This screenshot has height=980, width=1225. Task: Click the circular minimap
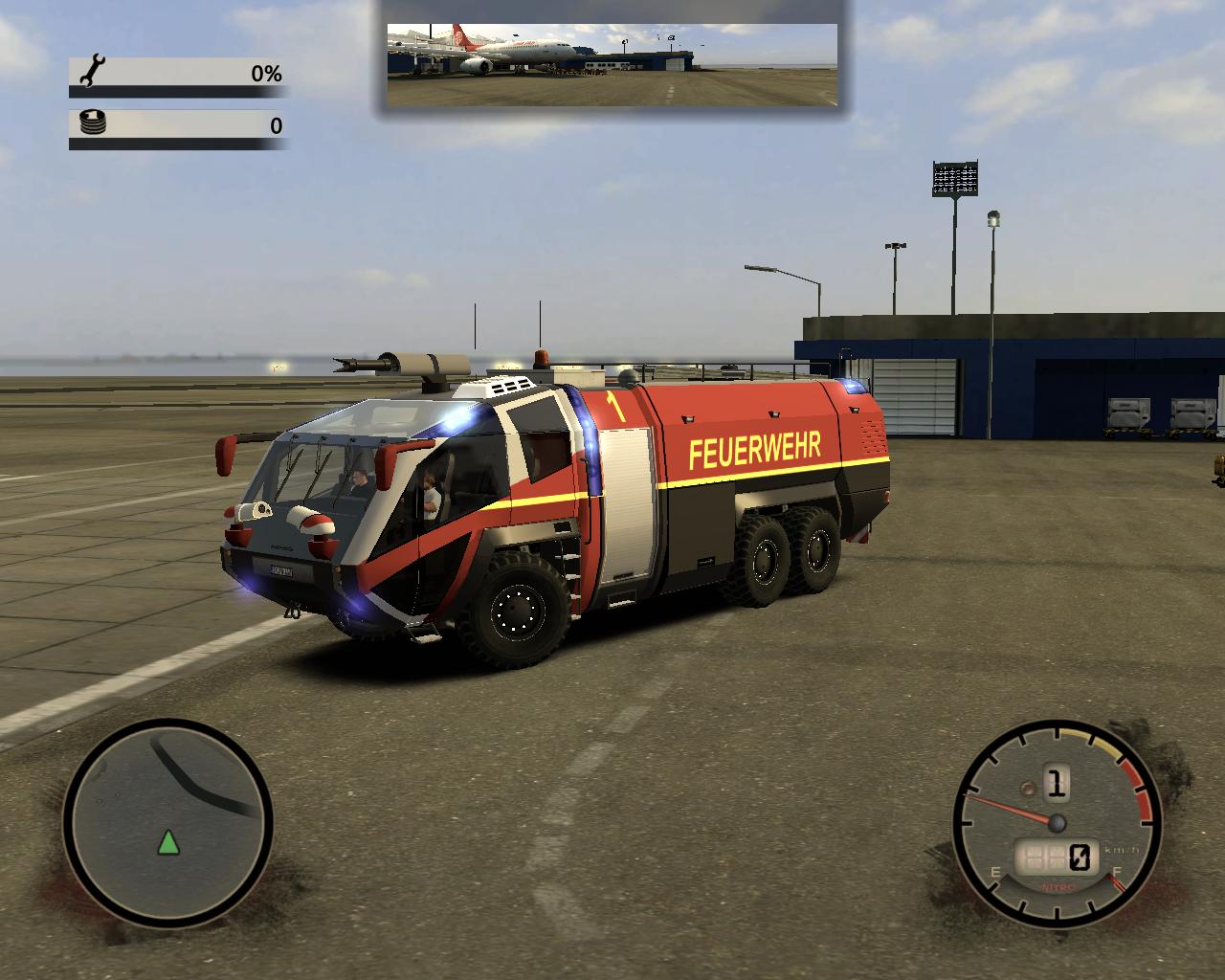(x=168, y=821)
